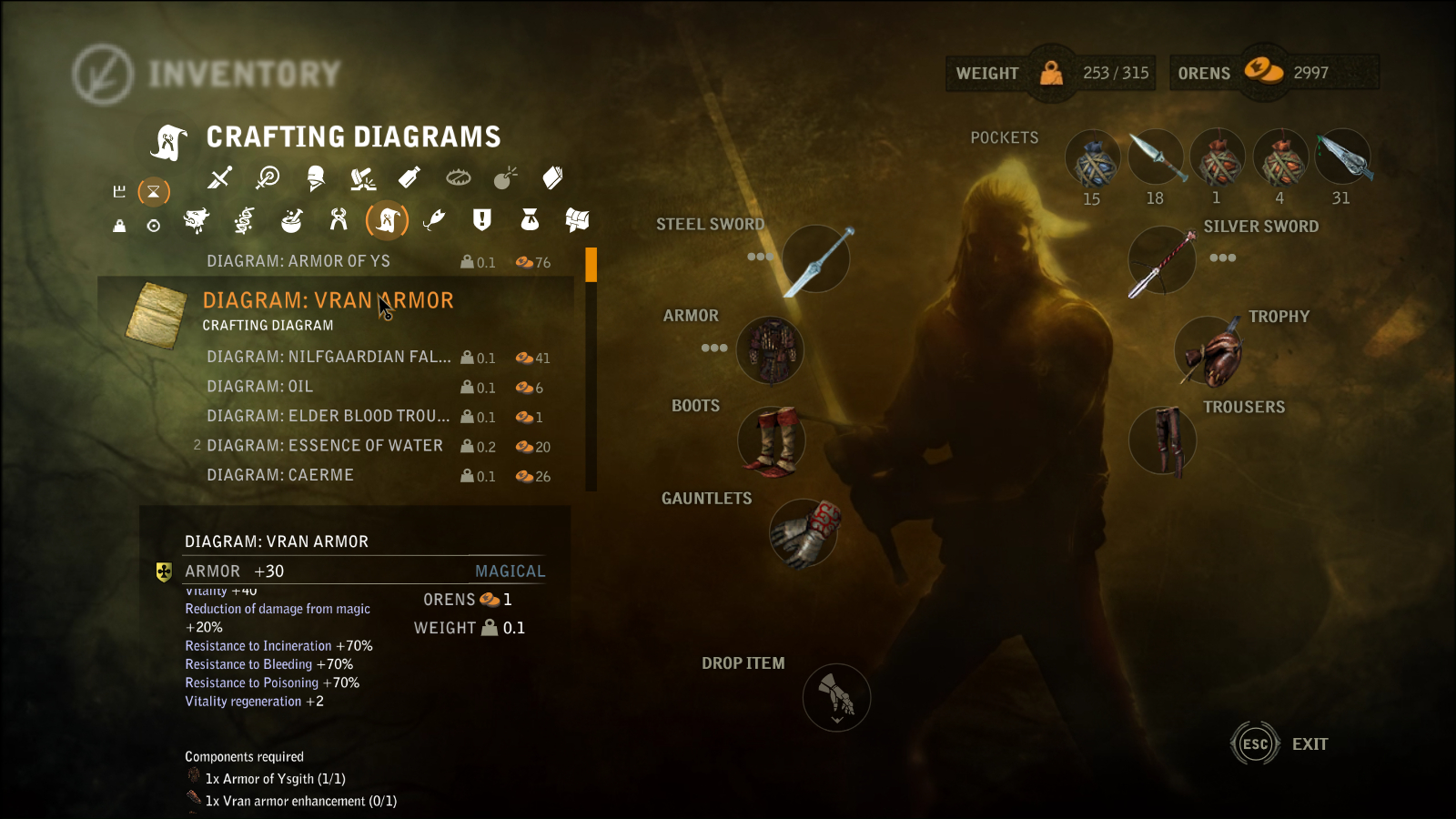Toggle the hourglass sort filter

(x=154, y=191)
